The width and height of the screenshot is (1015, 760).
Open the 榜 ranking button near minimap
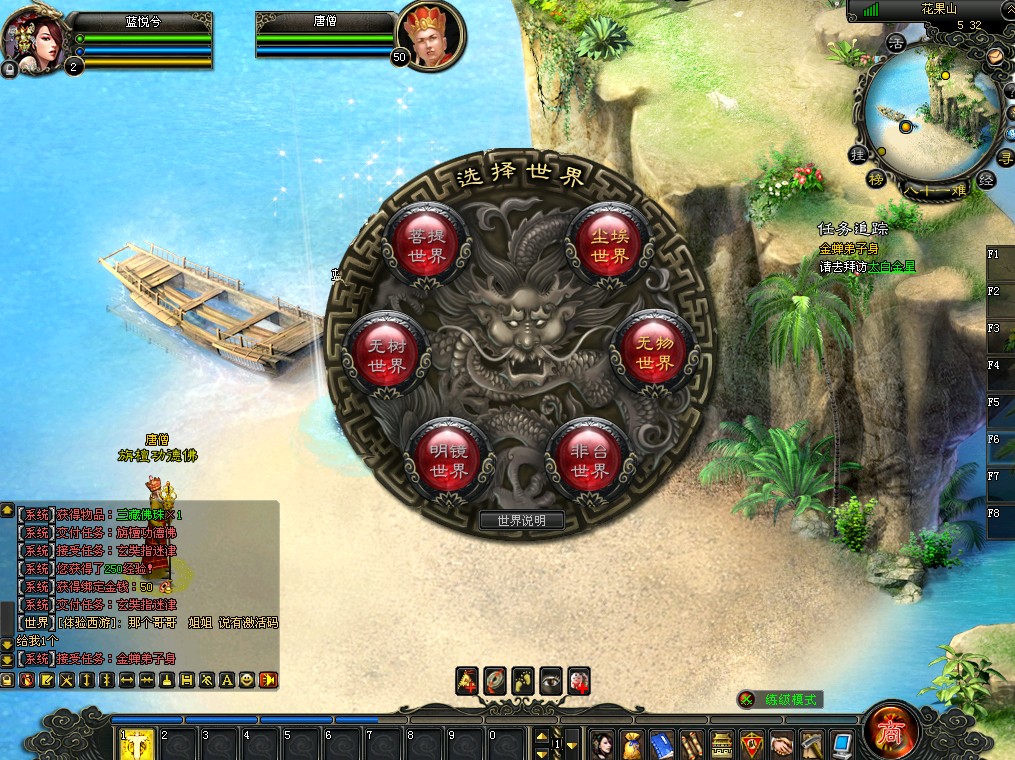pyautogui.click(x=876, y=180)
